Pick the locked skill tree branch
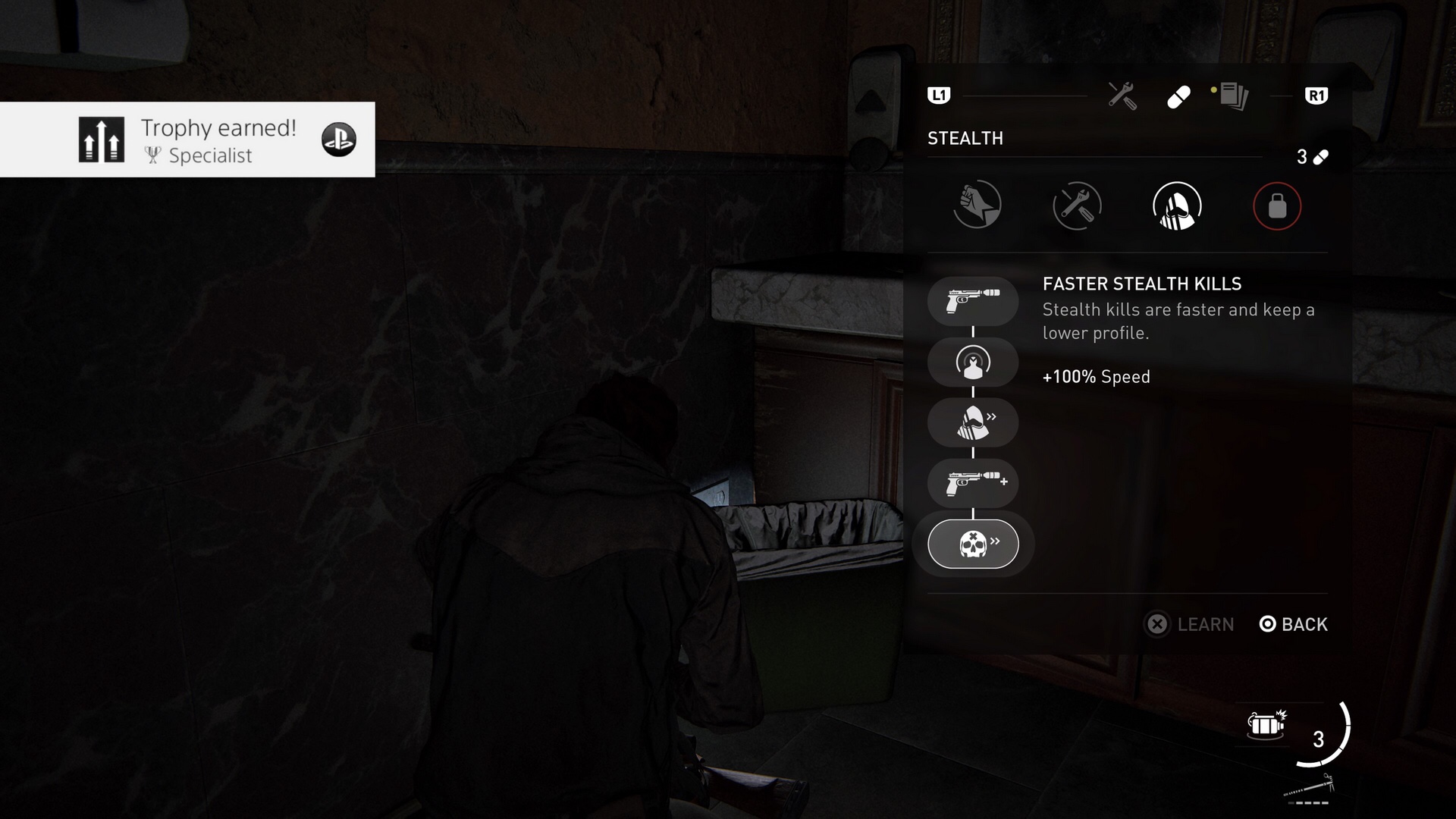1456x819 pixels. click(1277, 206)
